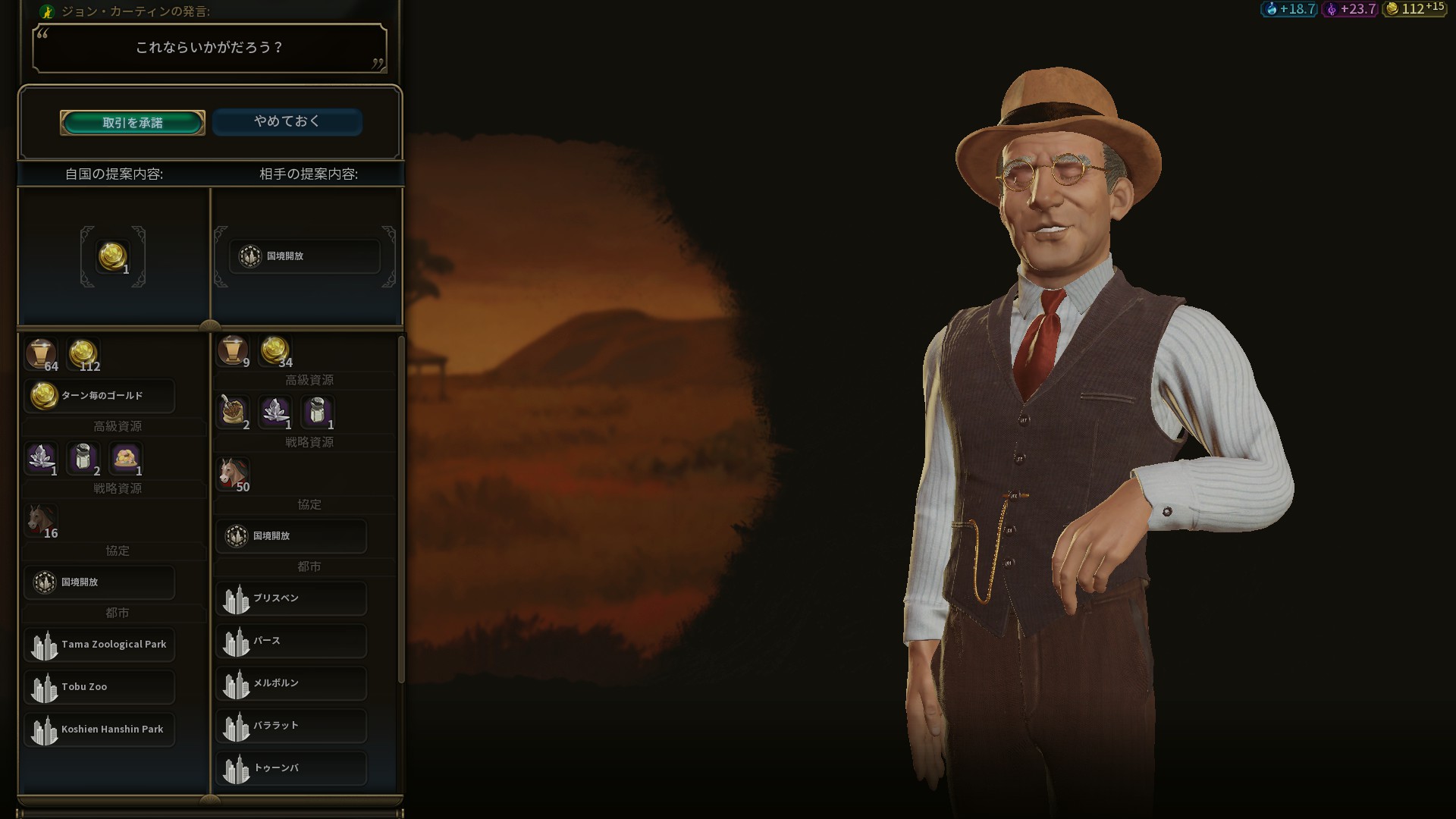Request the city バララット
The width and height of the screenshot is (1456, 819).
pos(291,726)
